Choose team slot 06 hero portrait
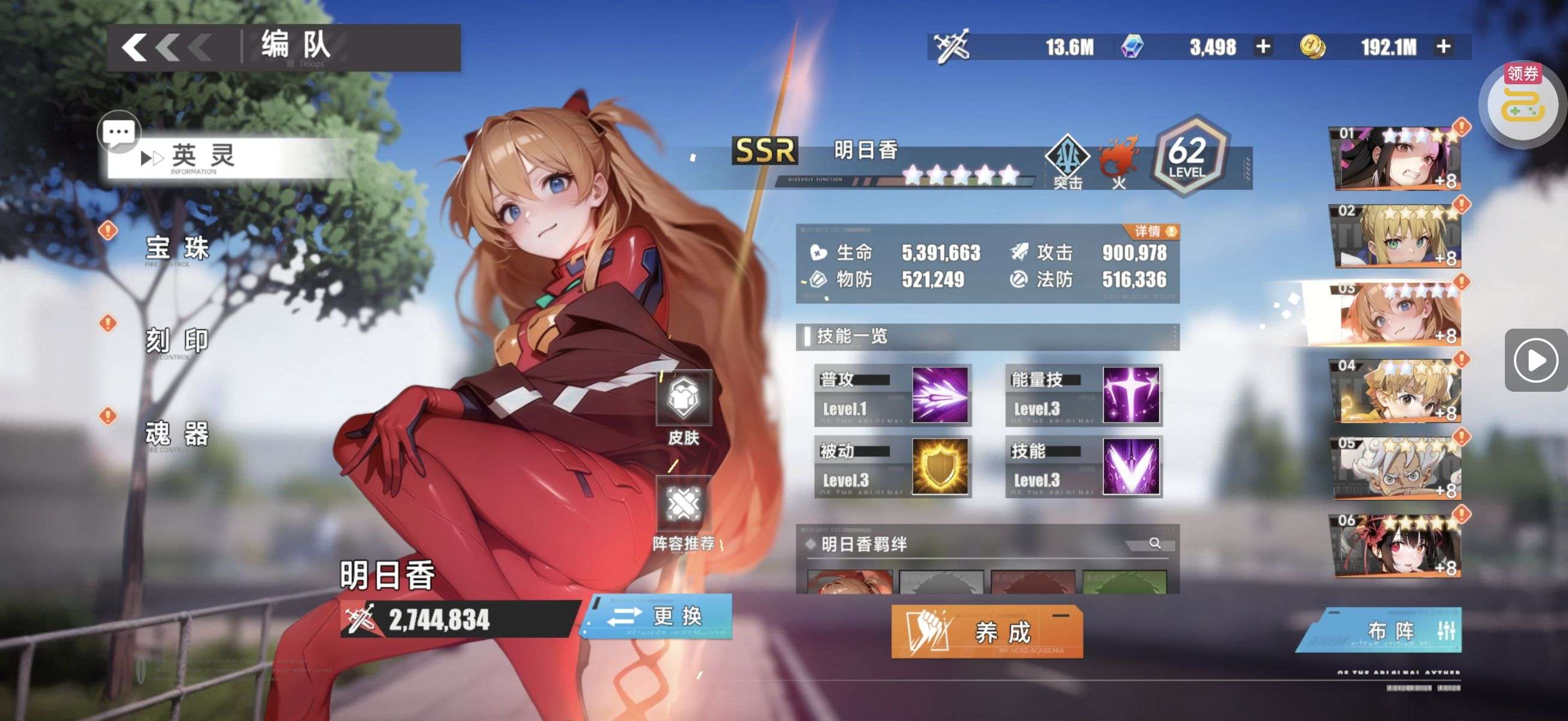This screenshot has height=721, width=1568. [1397, 546]
